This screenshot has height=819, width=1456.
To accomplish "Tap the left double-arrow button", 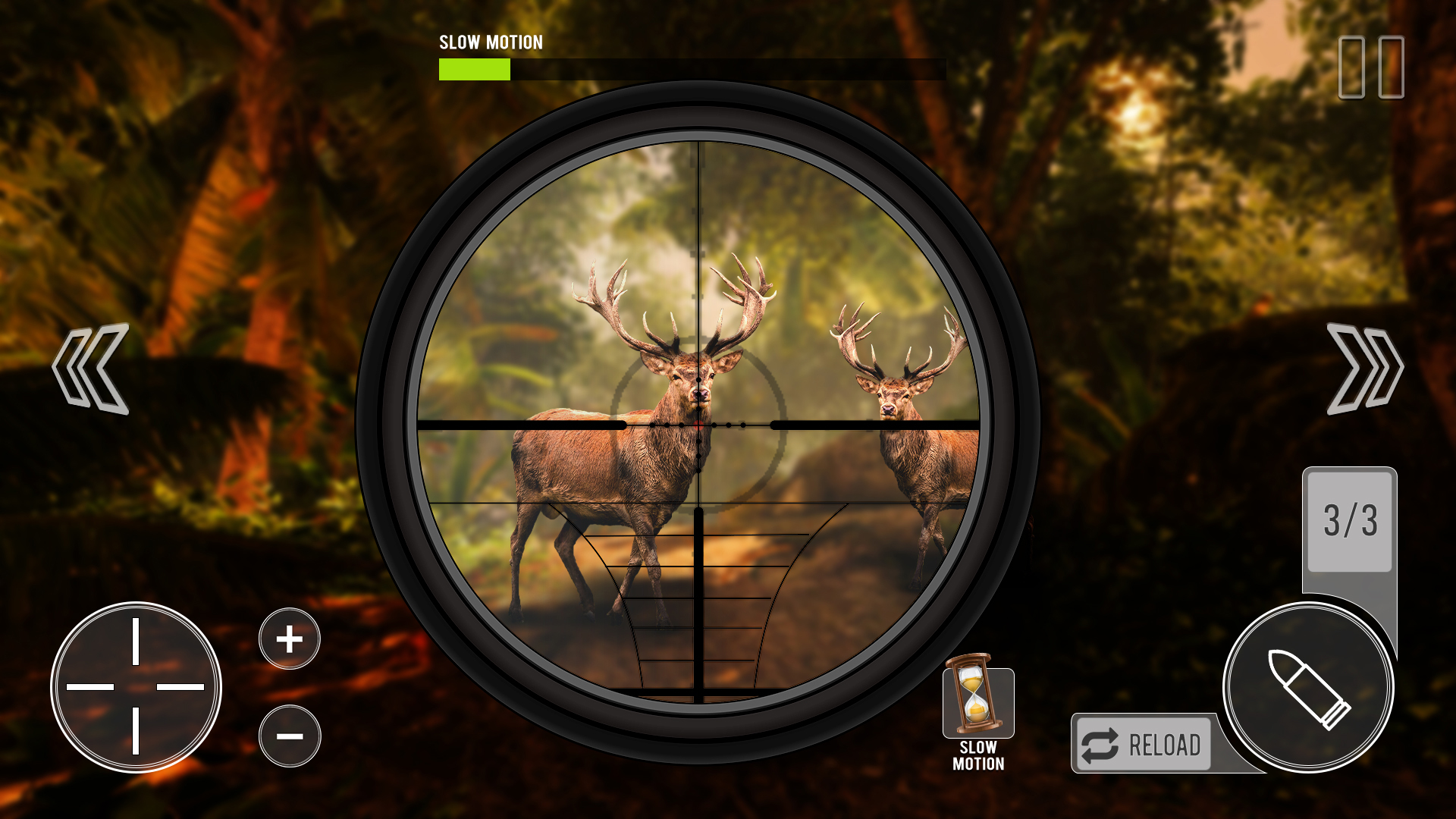I will point(91,369).
